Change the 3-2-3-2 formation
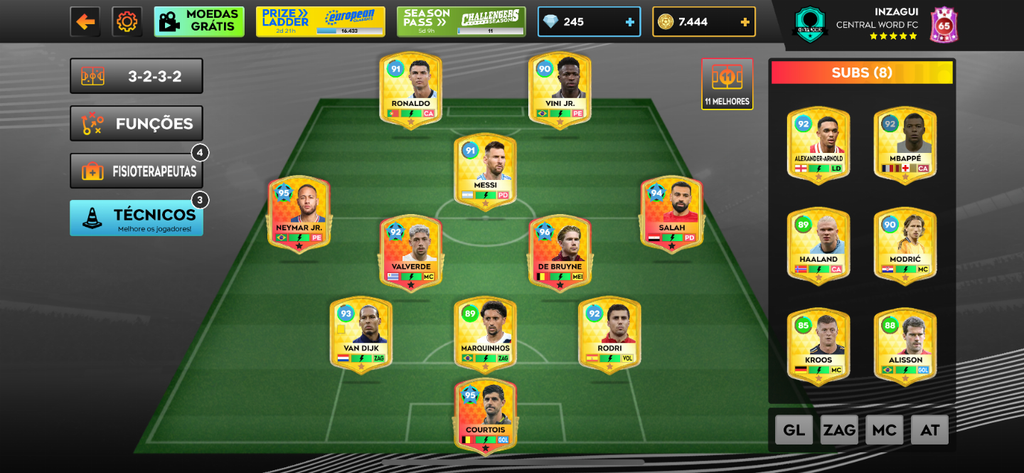 point(136,76)
